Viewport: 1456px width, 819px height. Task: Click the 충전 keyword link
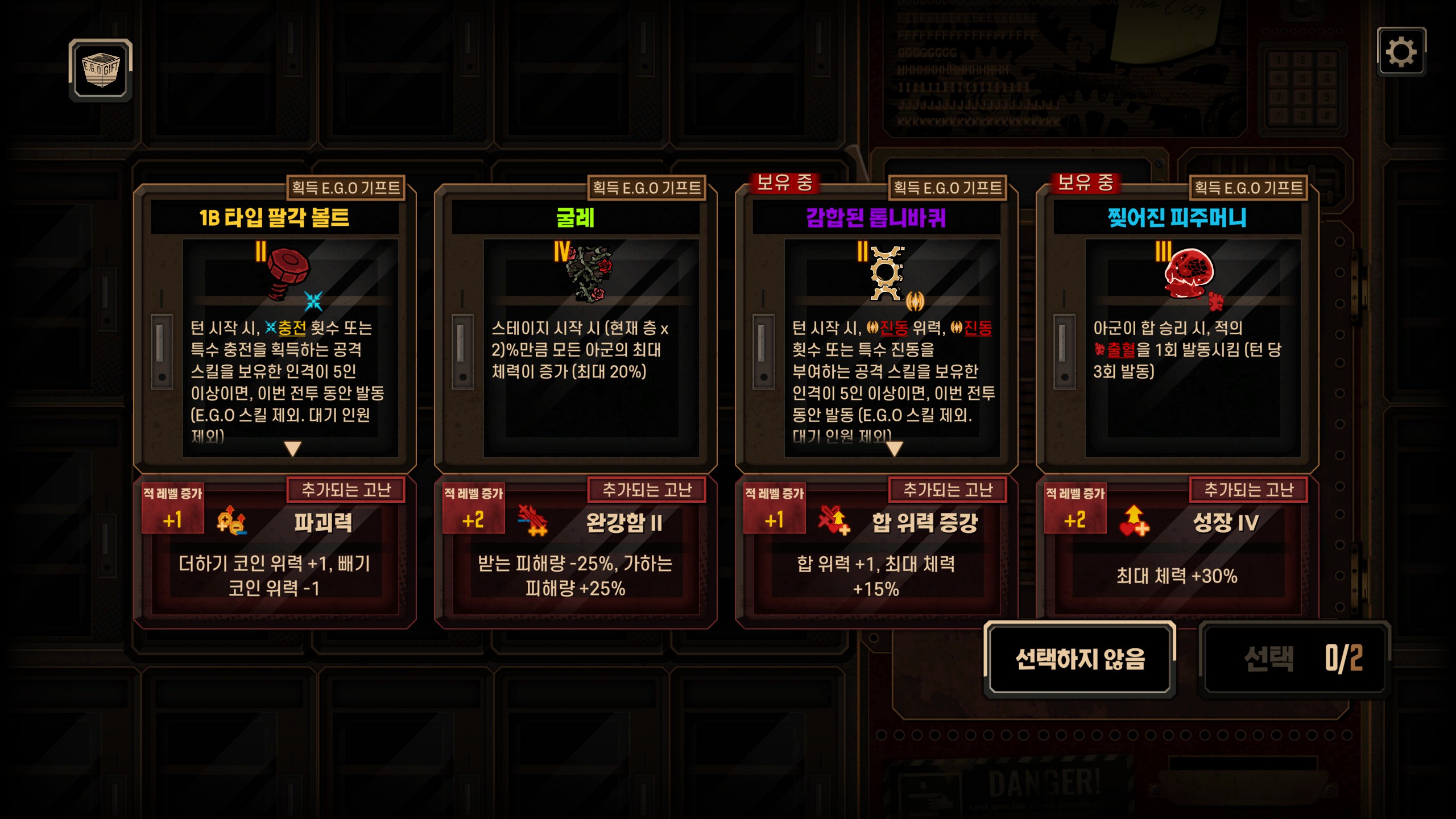[292, 328]
